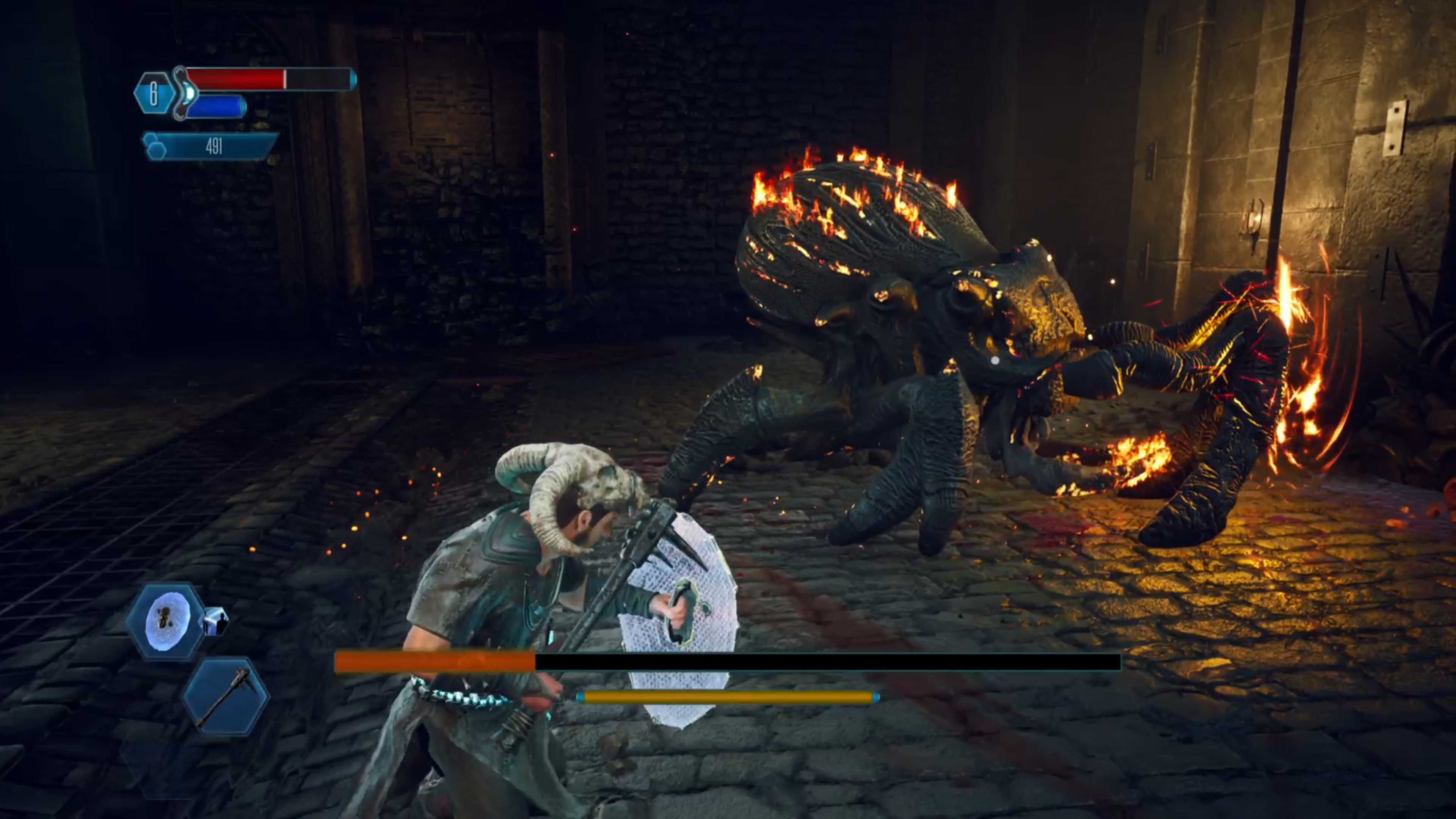The height and width of the screenshot is (819, 1456).
Task: Click the level 6 hexagon badge
Action: pyautogui.click(x=153, y=94)
